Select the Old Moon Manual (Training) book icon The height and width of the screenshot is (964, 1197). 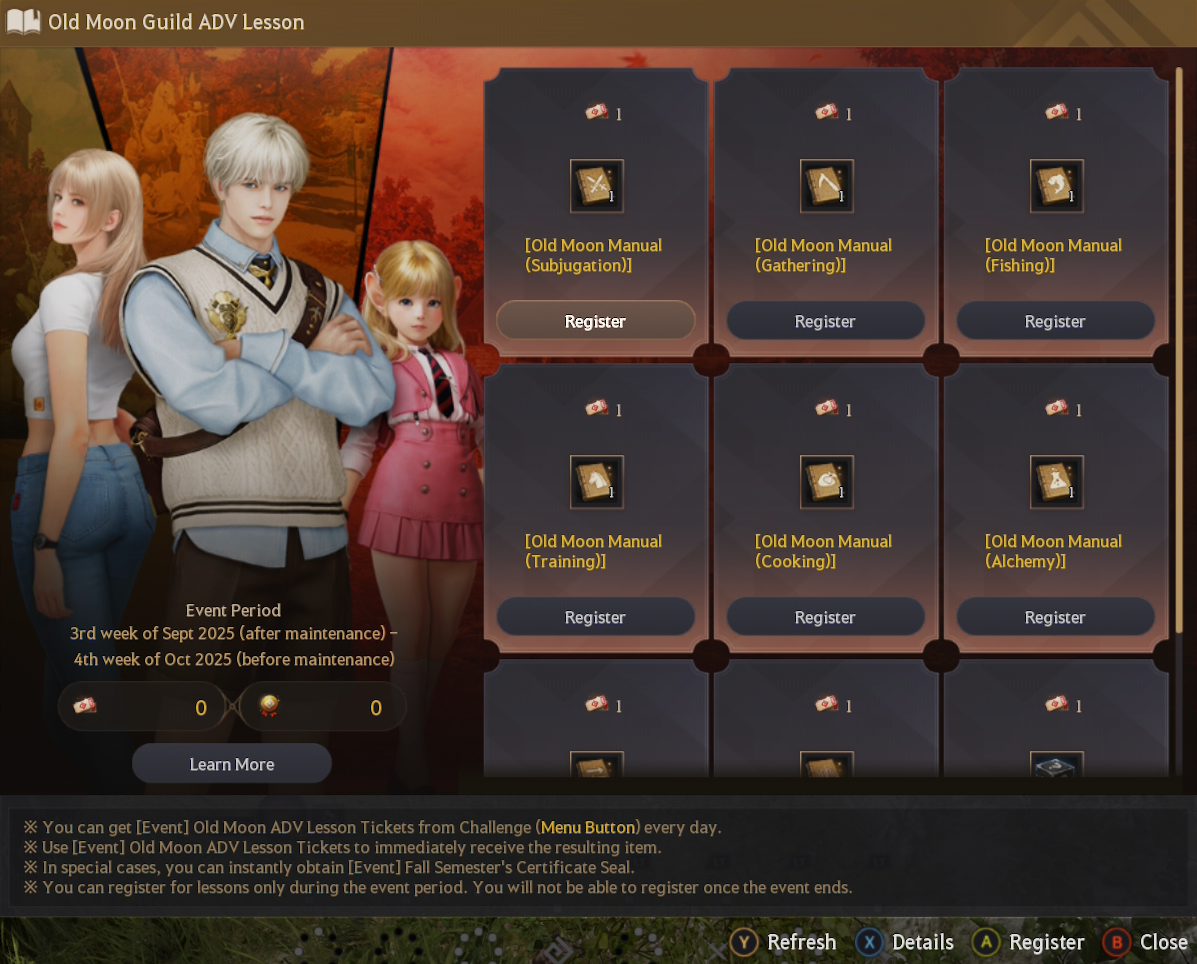coord(597,482)
